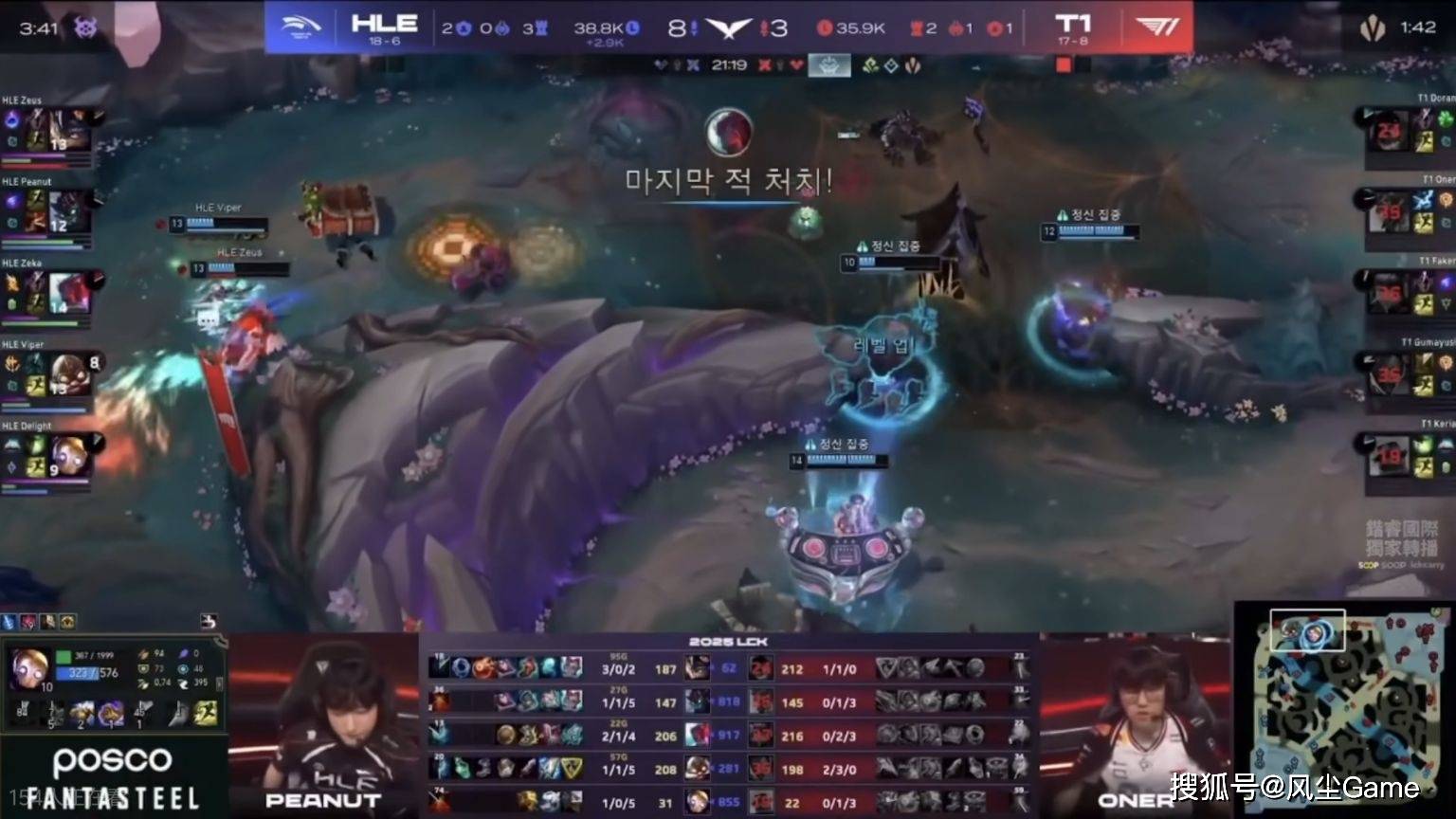Click the attack damage sword icon in the player stats
Viewport: 1456px width, 819px height.
tap(142, 655)
